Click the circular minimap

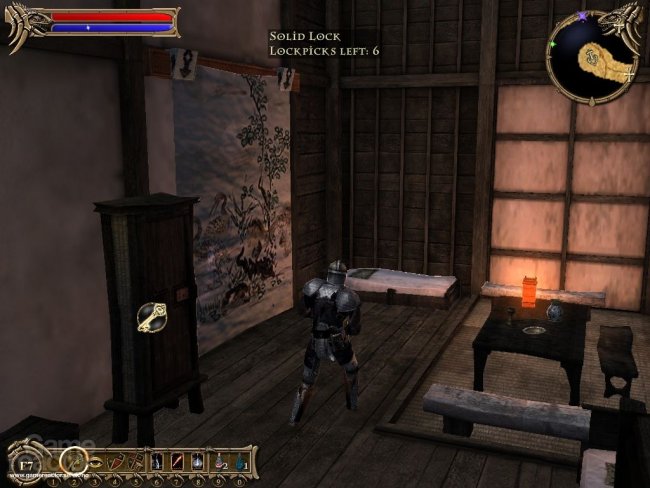593,56
